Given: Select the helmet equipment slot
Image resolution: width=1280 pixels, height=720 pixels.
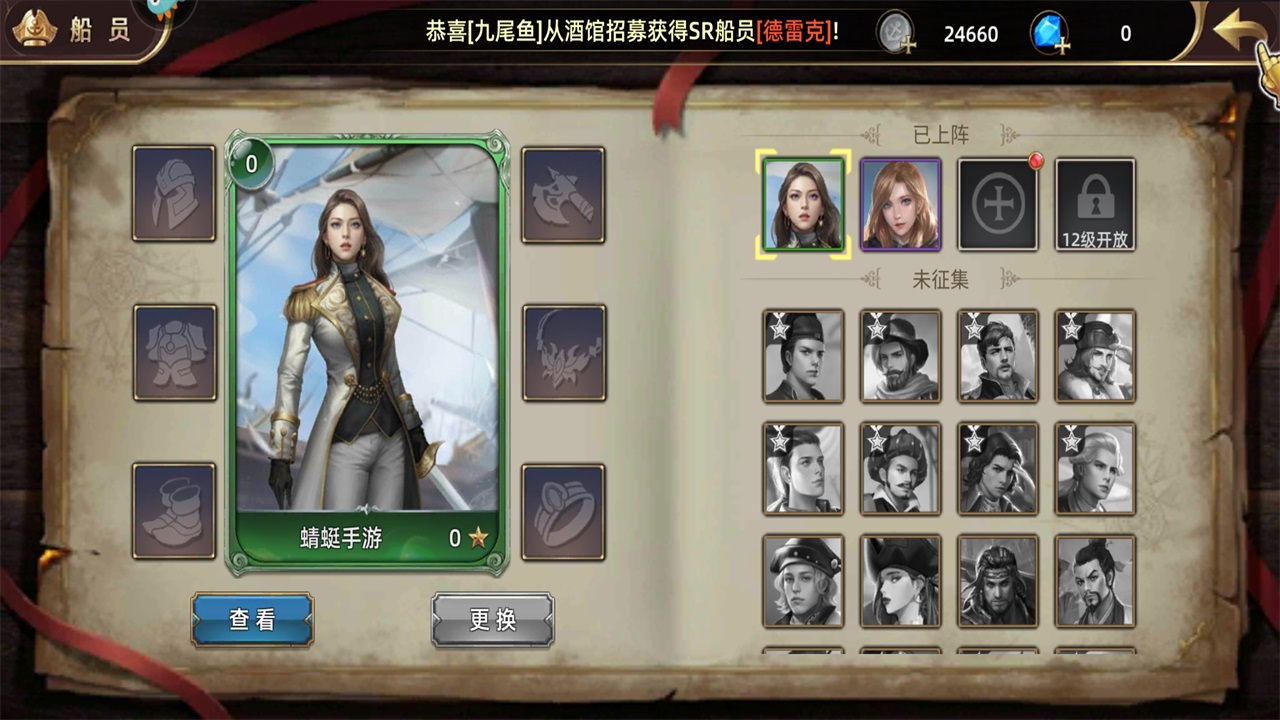Looking at the screenshot, I should click(173, 196).
